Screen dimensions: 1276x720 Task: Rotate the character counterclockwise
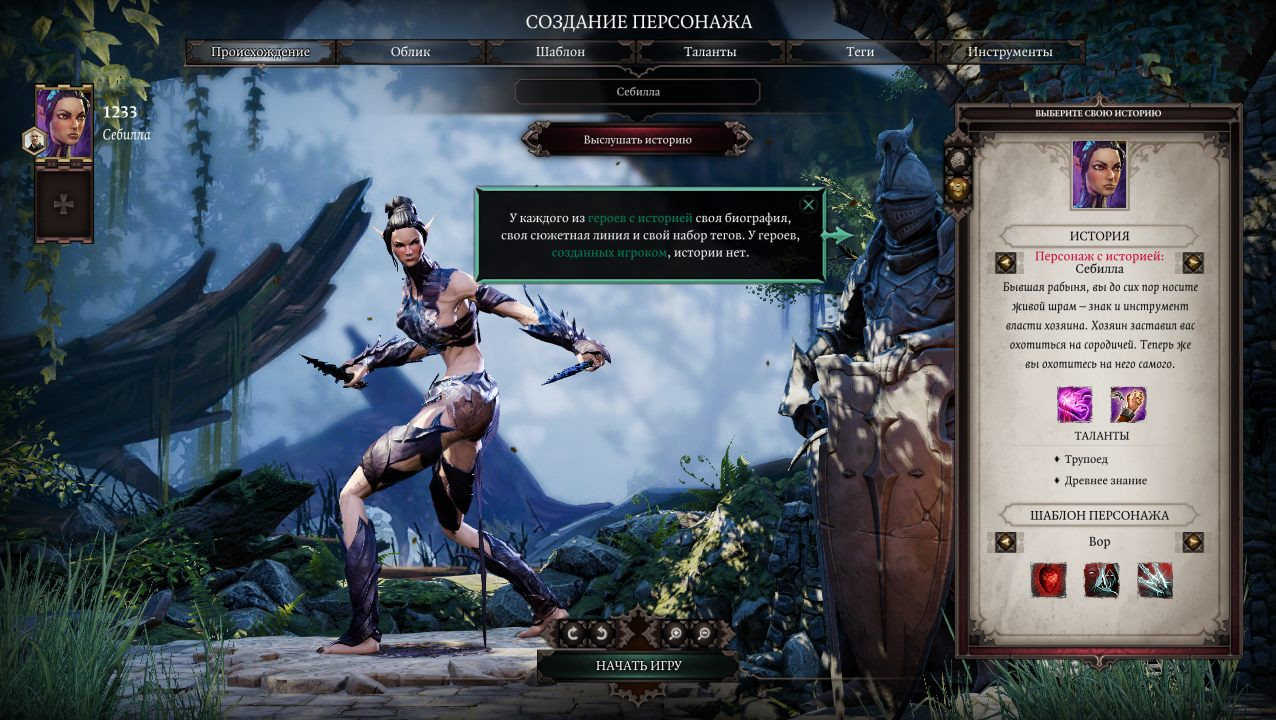pyautogui.click(x=602, y=633)
